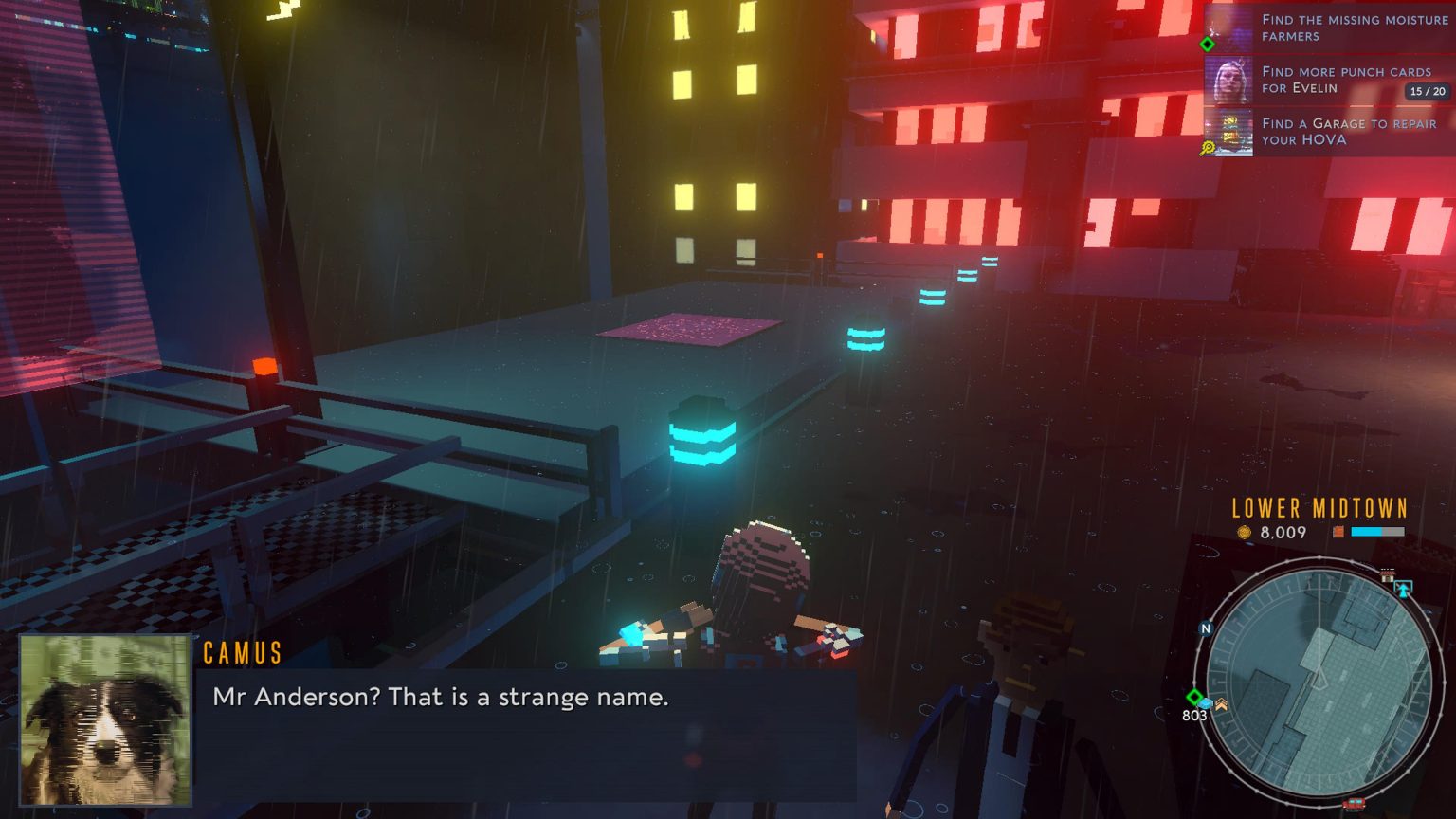The image size is (1456, 819).
Task: Open the quest Find a Garage to repair your HOVA
Action: point(1349,132)
